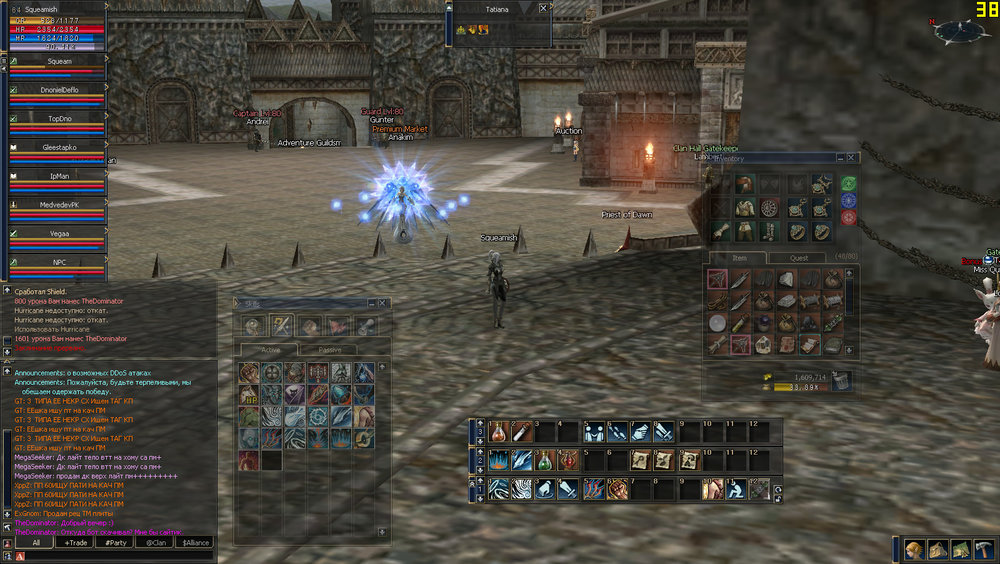The width and height of the screenshot is (1000, 564).
Task: Select the All chat tab
Action: point(36,543)
